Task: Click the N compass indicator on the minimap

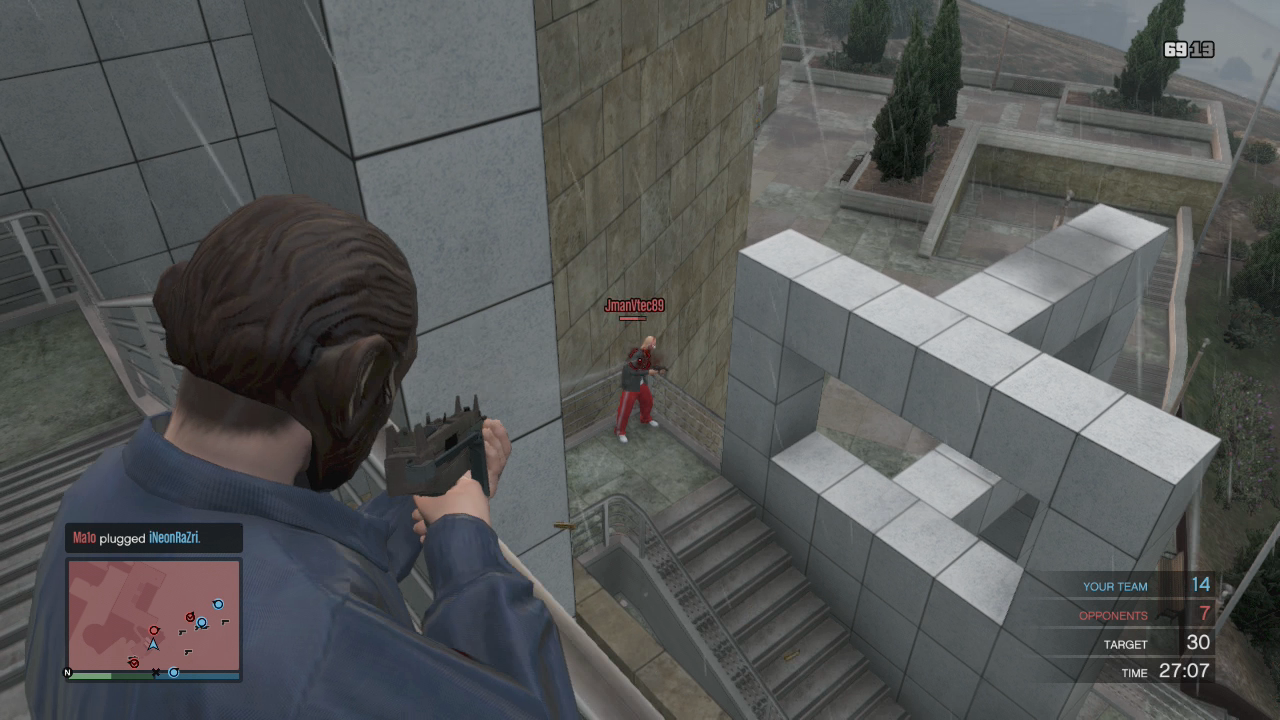Action: click(67, 672)
